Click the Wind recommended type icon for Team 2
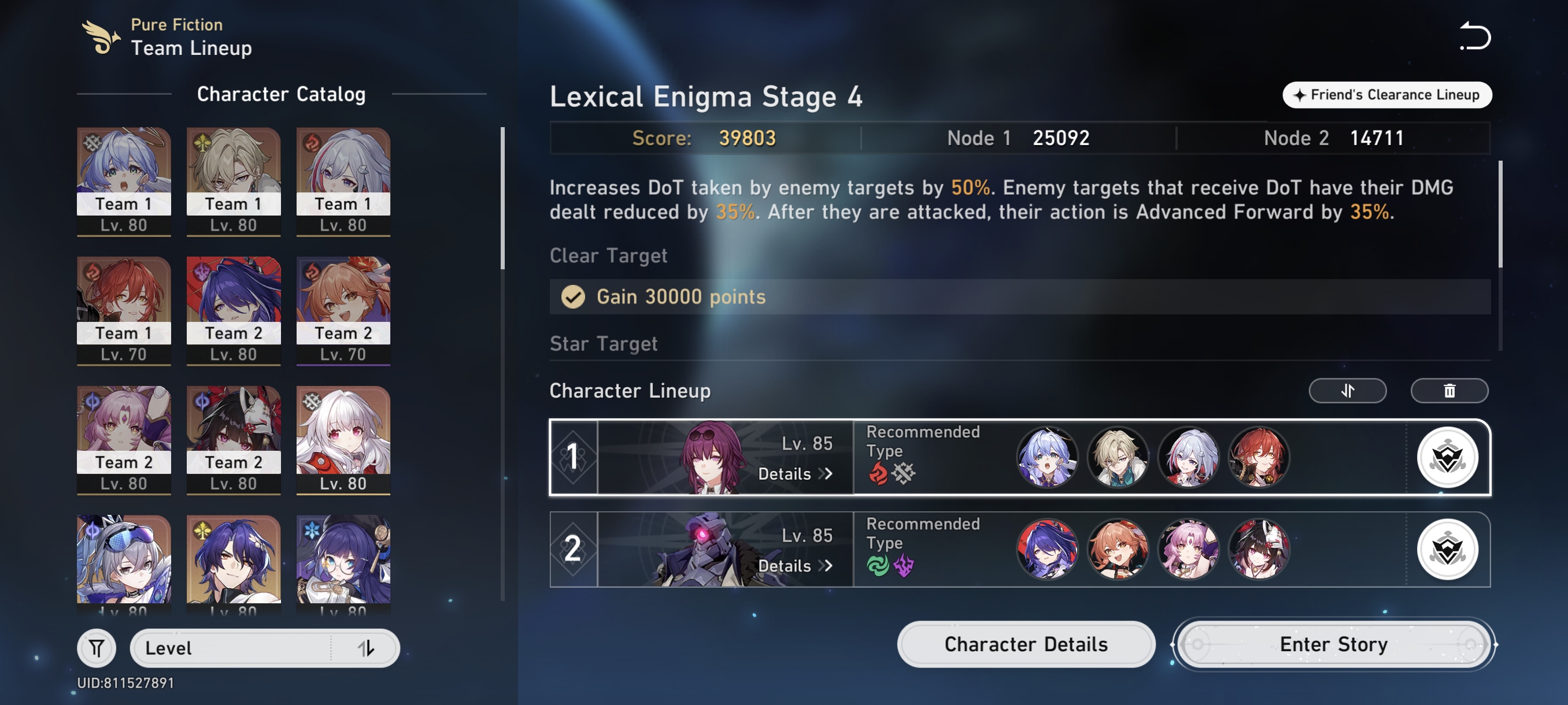The image size is (1568, 705). pyautogui.click(x=878, y=566)
